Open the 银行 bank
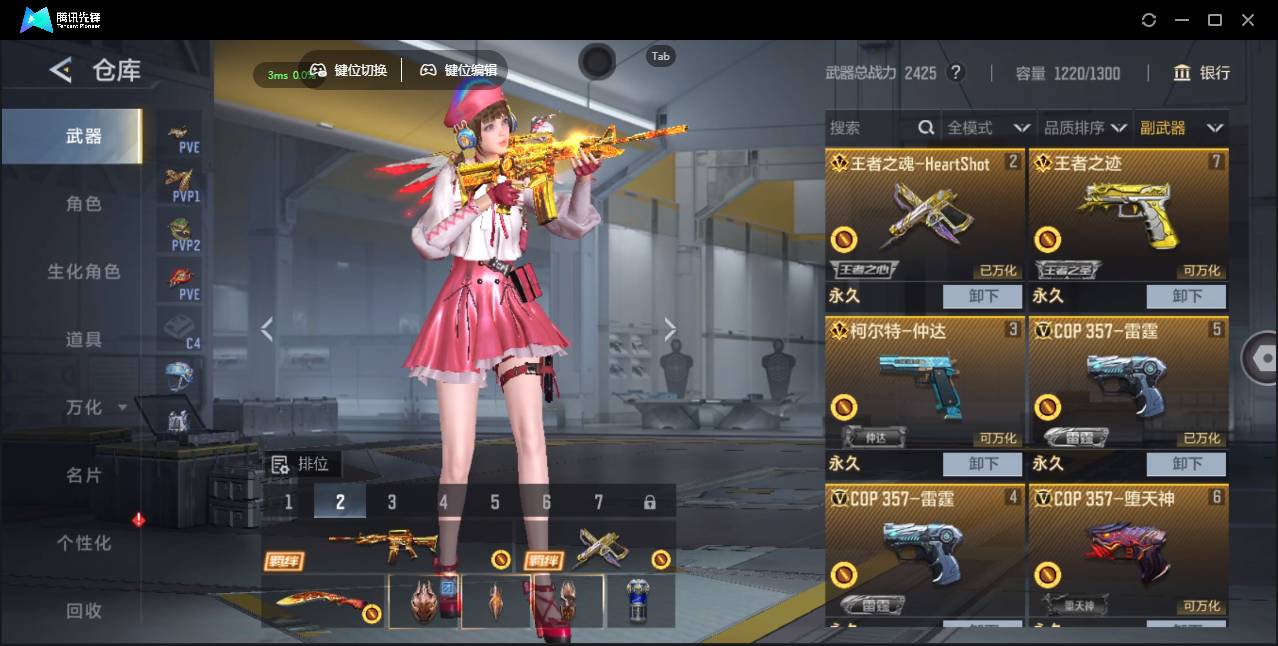 coord(1202,73)
